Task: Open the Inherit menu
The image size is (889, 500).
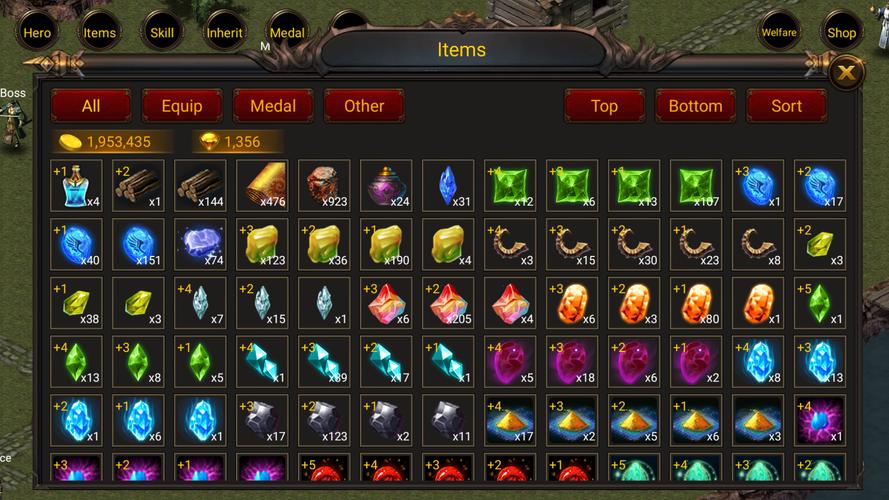Action: tap(224, 32)
